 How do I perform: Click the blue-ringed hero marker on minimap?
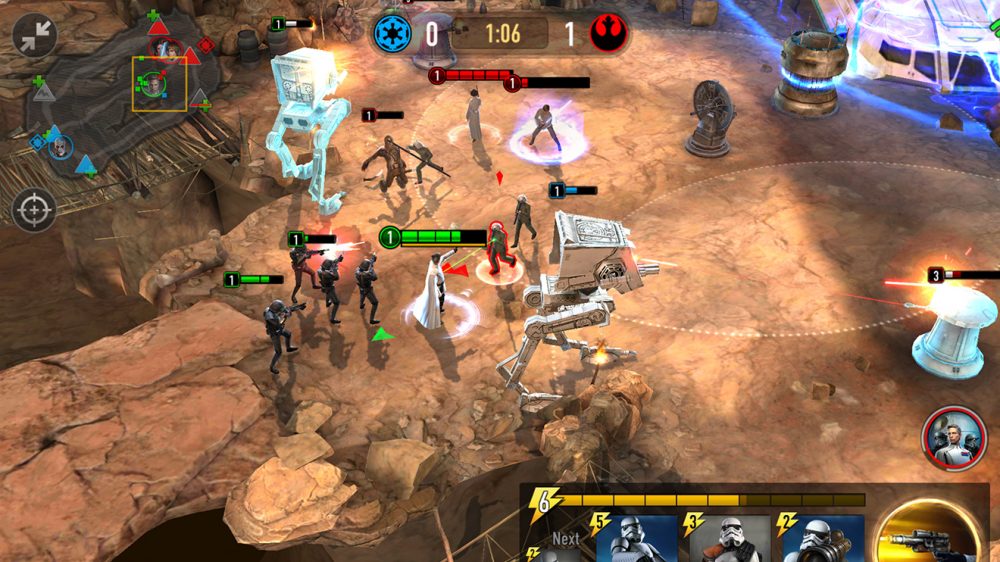pos(60,147)
